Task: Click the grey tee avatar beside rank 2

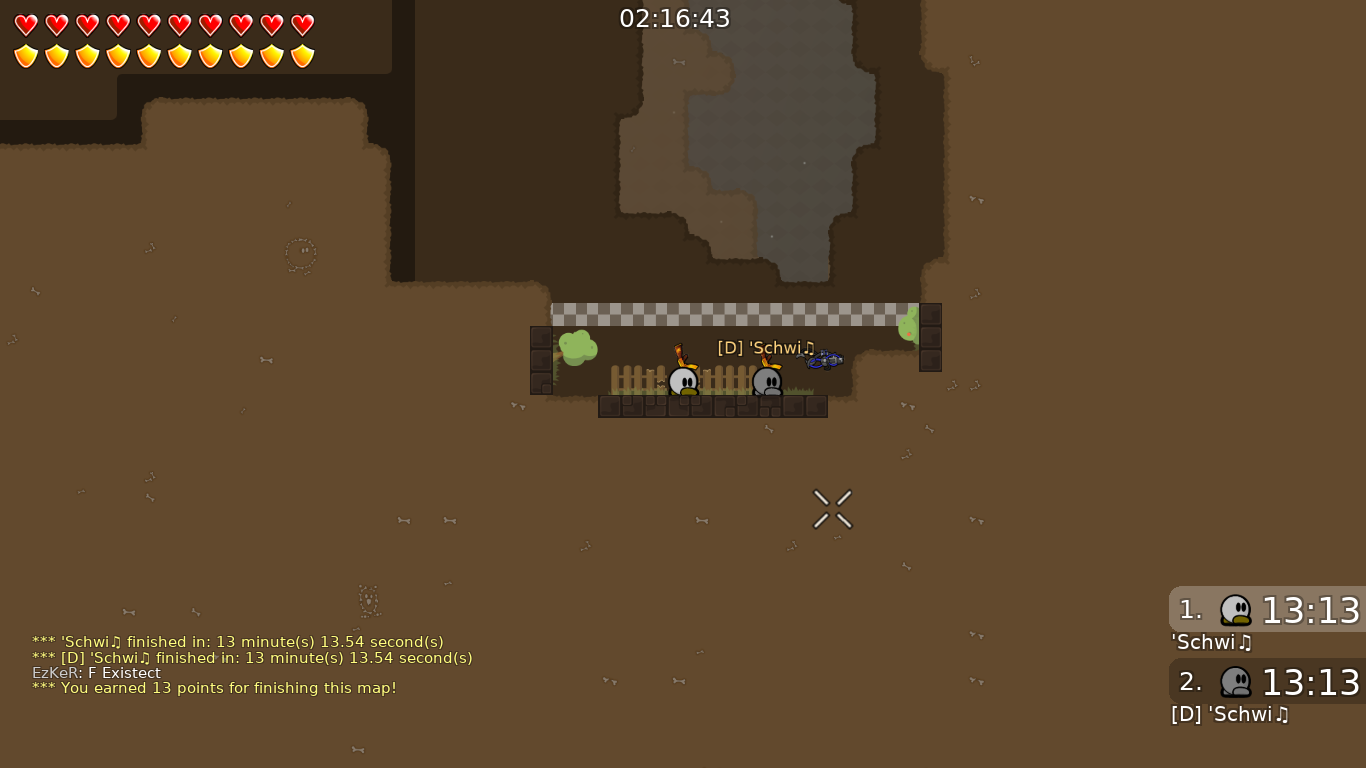Action: pyautogui.click(x=1236, y=682)
